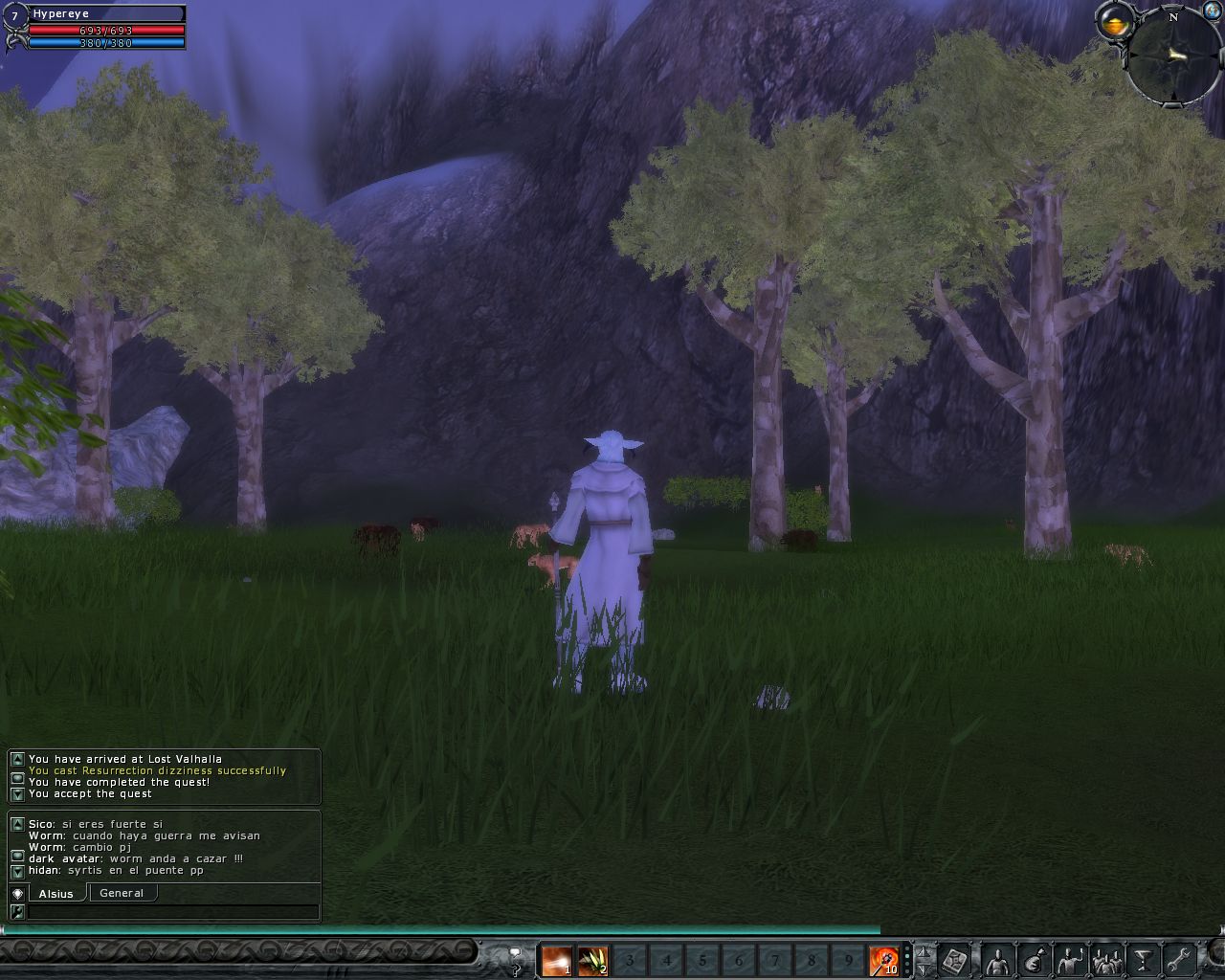Use the green leaf skill in slot 2

click(592, 960)
